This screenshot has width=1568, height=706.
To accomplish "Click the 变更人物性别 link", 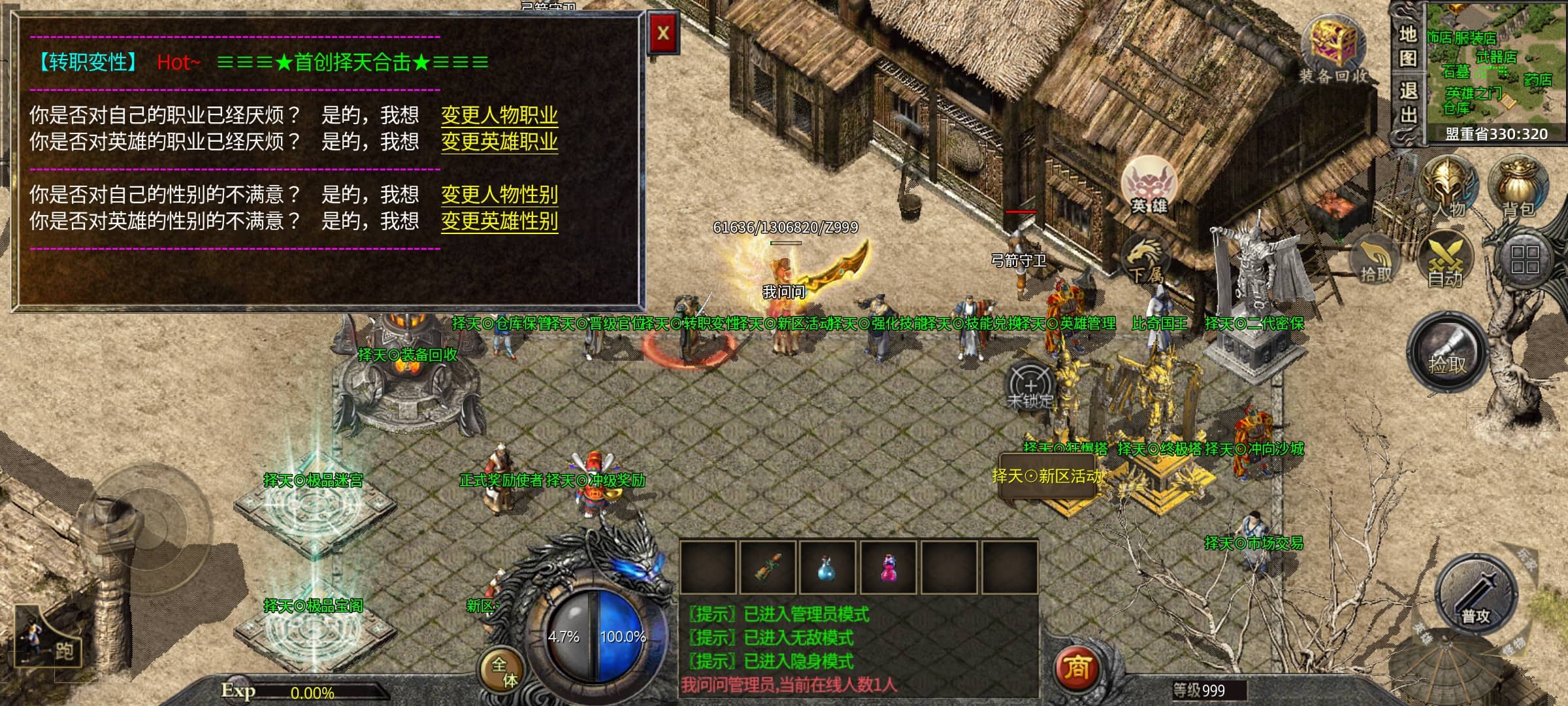I will click(499, 195).
